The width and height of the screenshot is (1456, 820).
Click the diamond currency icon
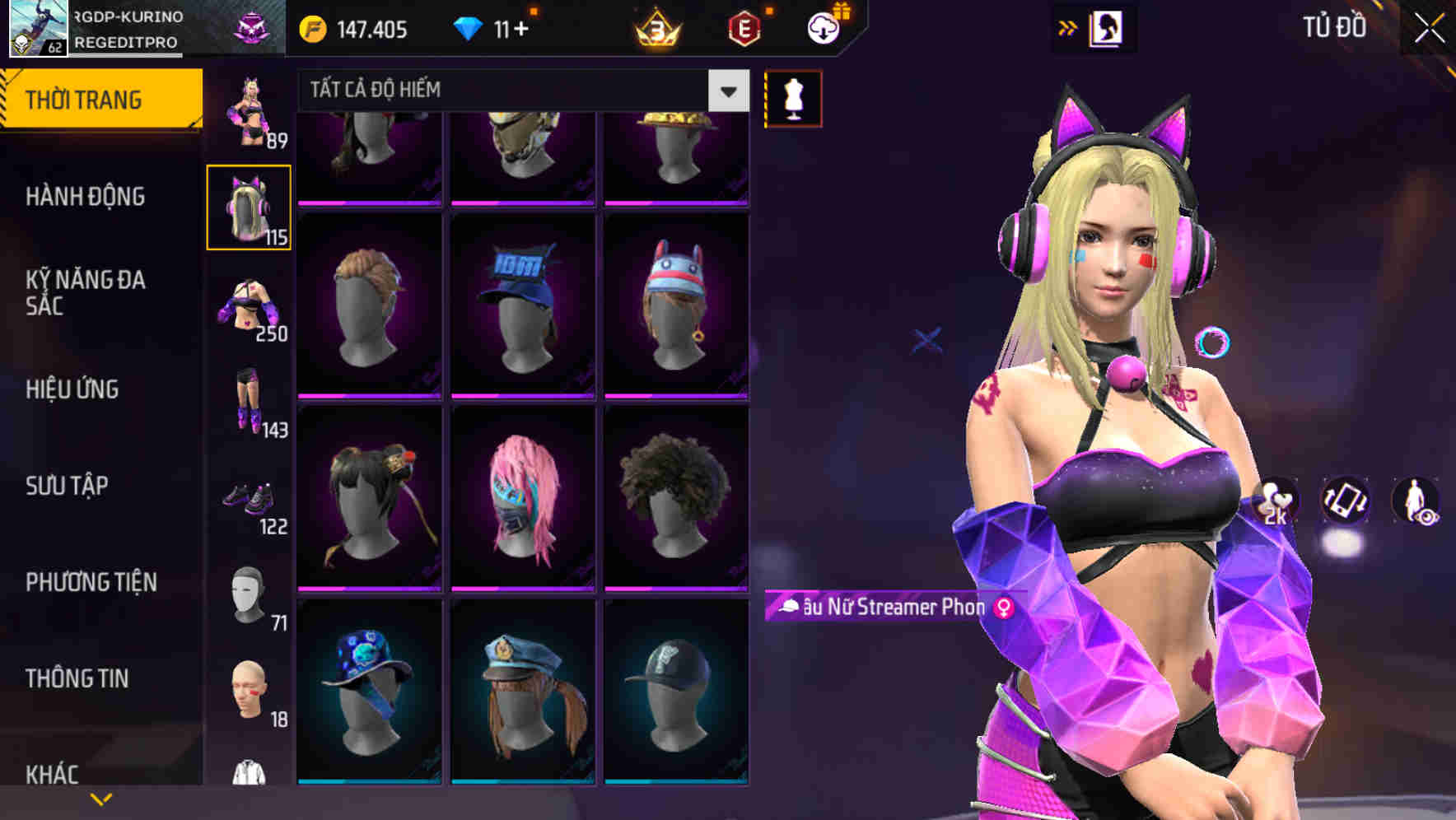(x=469, y=28)
